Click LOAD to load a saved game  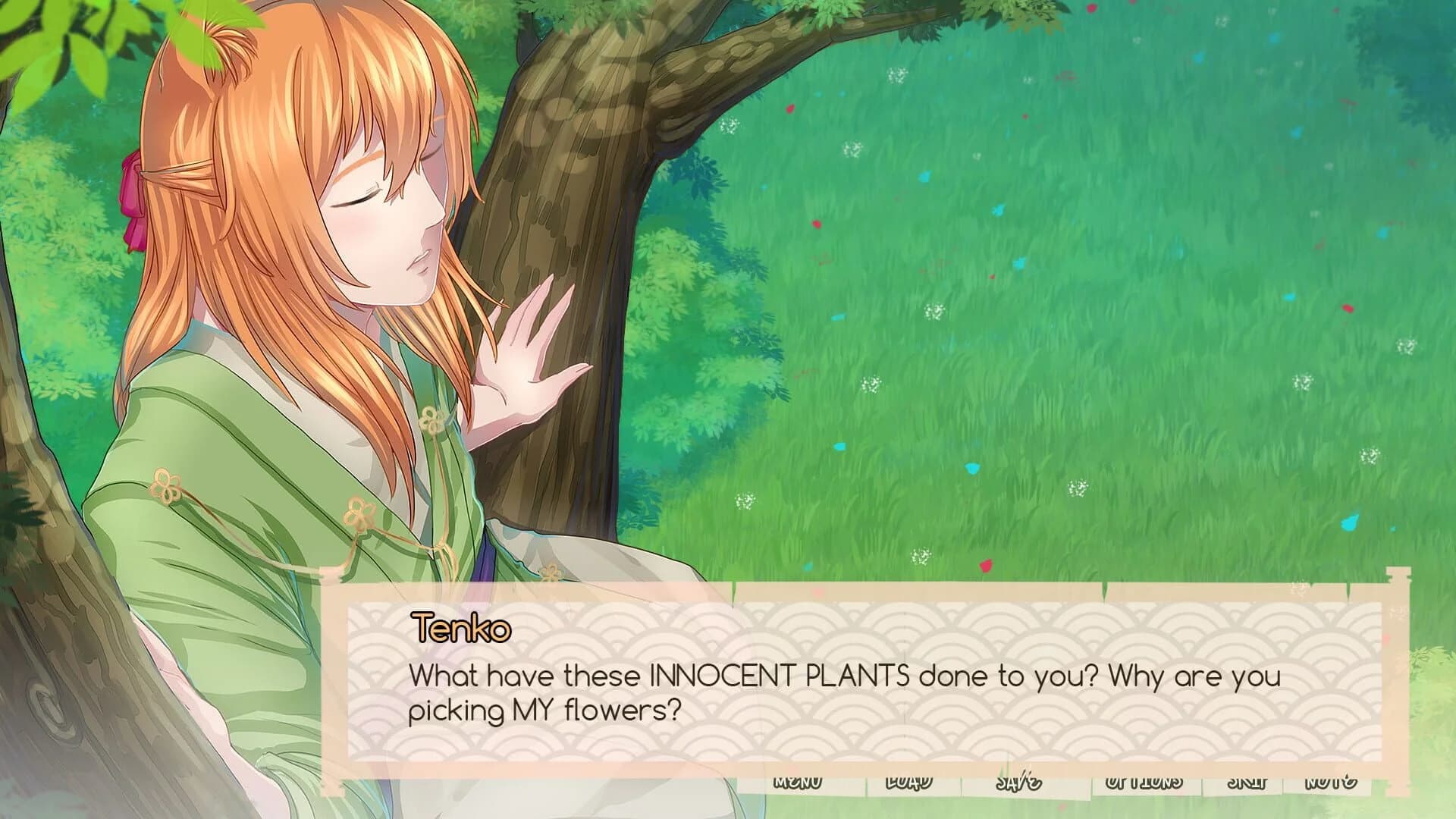[908, 783]
